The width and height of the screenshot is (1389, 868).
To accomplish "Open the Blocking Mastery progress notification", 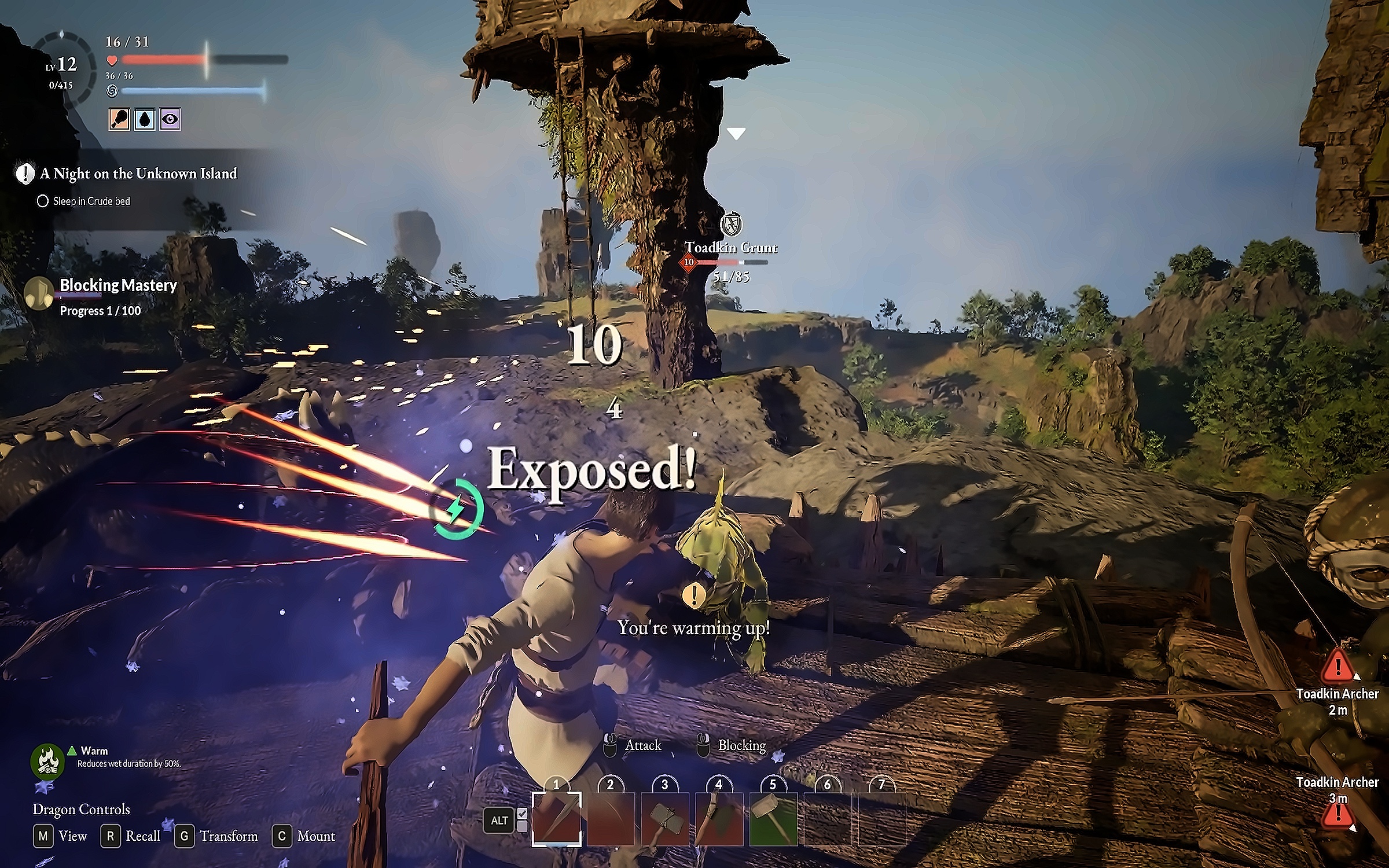I will 117,286.
